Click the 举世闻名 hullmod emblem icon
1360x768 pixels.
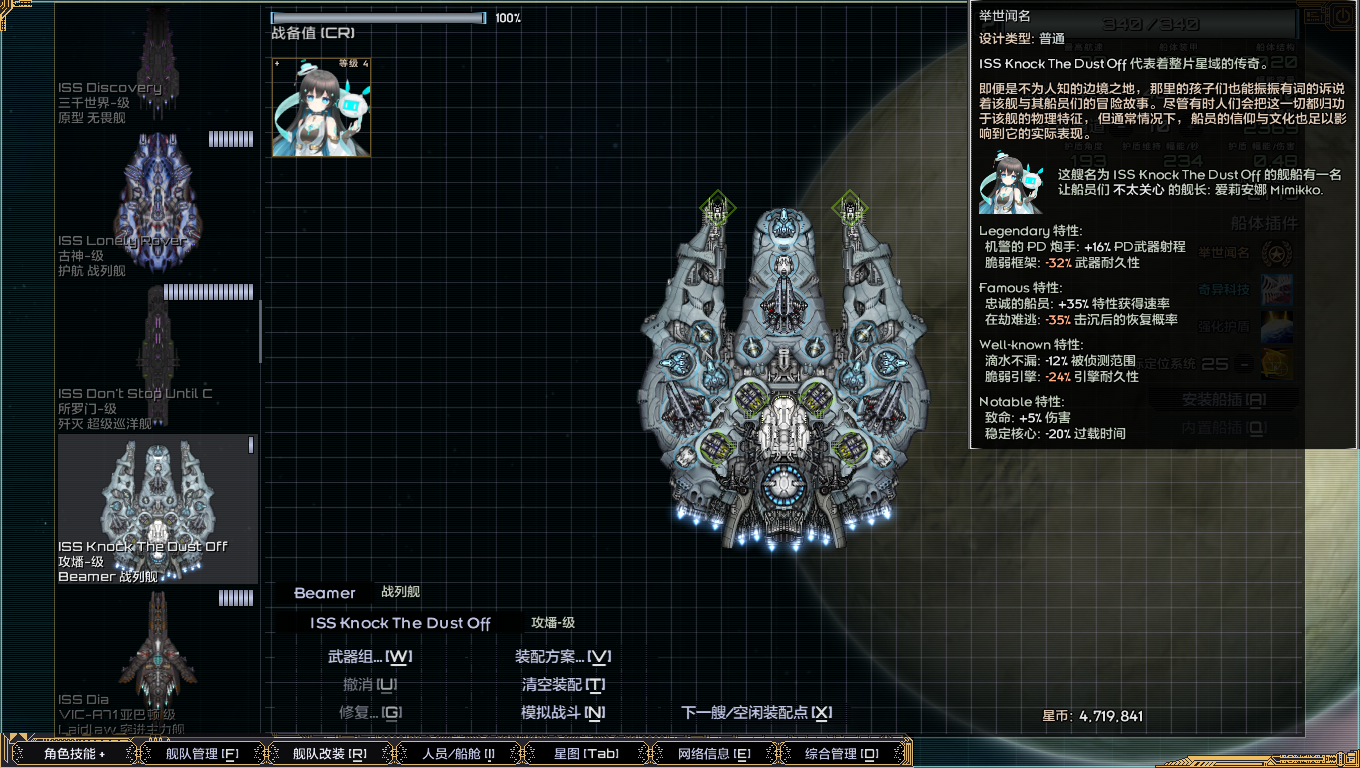click(x=1277, y=253)
